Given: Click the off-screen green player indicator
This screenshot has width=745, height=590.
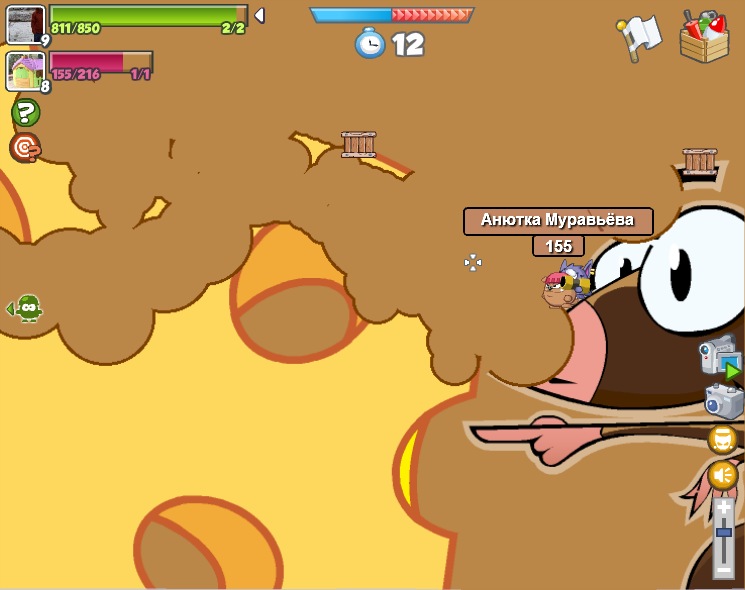Looking at the screenshot, I should pyautogui.click(x=27, y=308).
